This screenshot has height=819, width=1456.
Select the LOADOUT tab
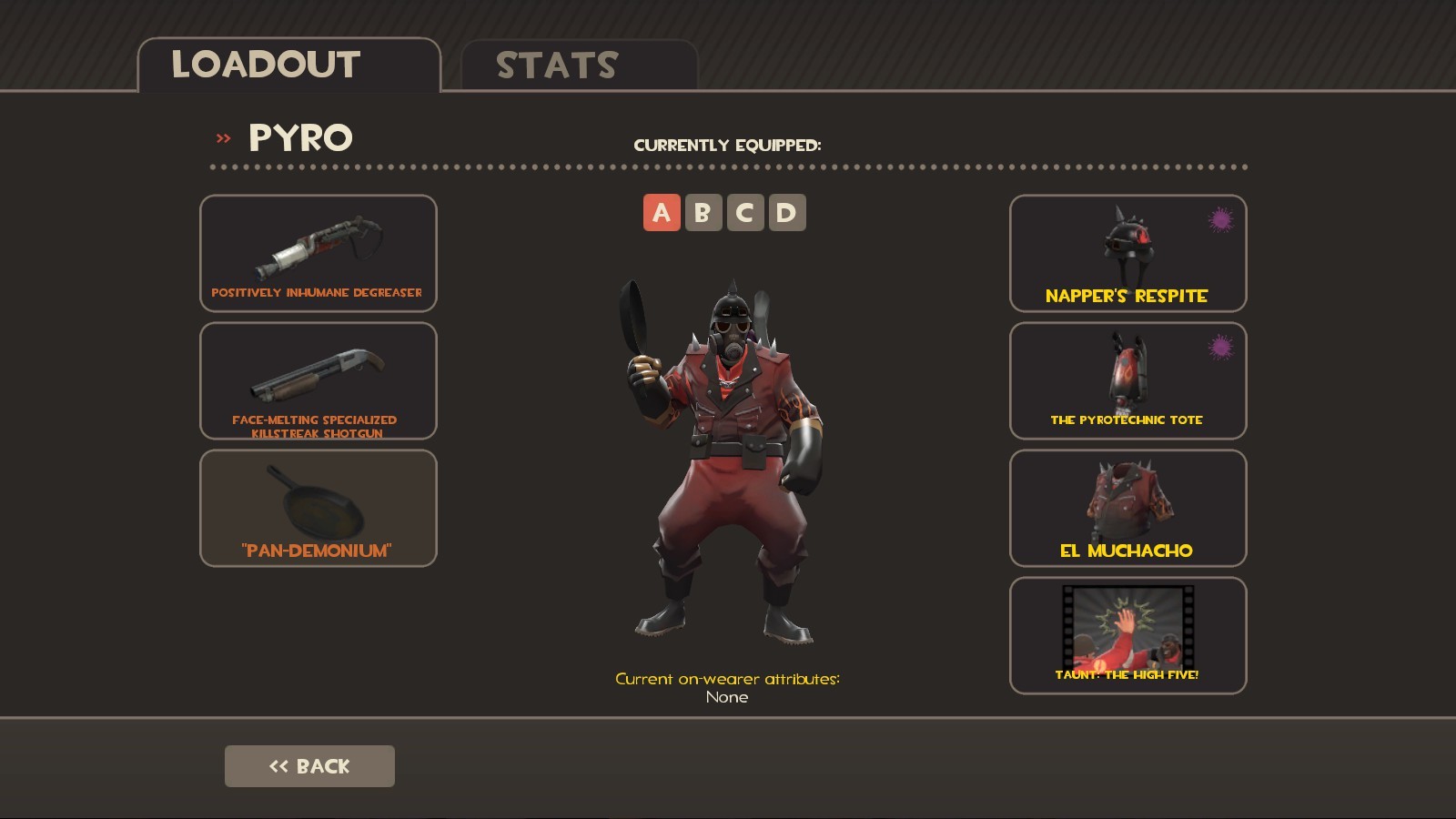[266, 64]
